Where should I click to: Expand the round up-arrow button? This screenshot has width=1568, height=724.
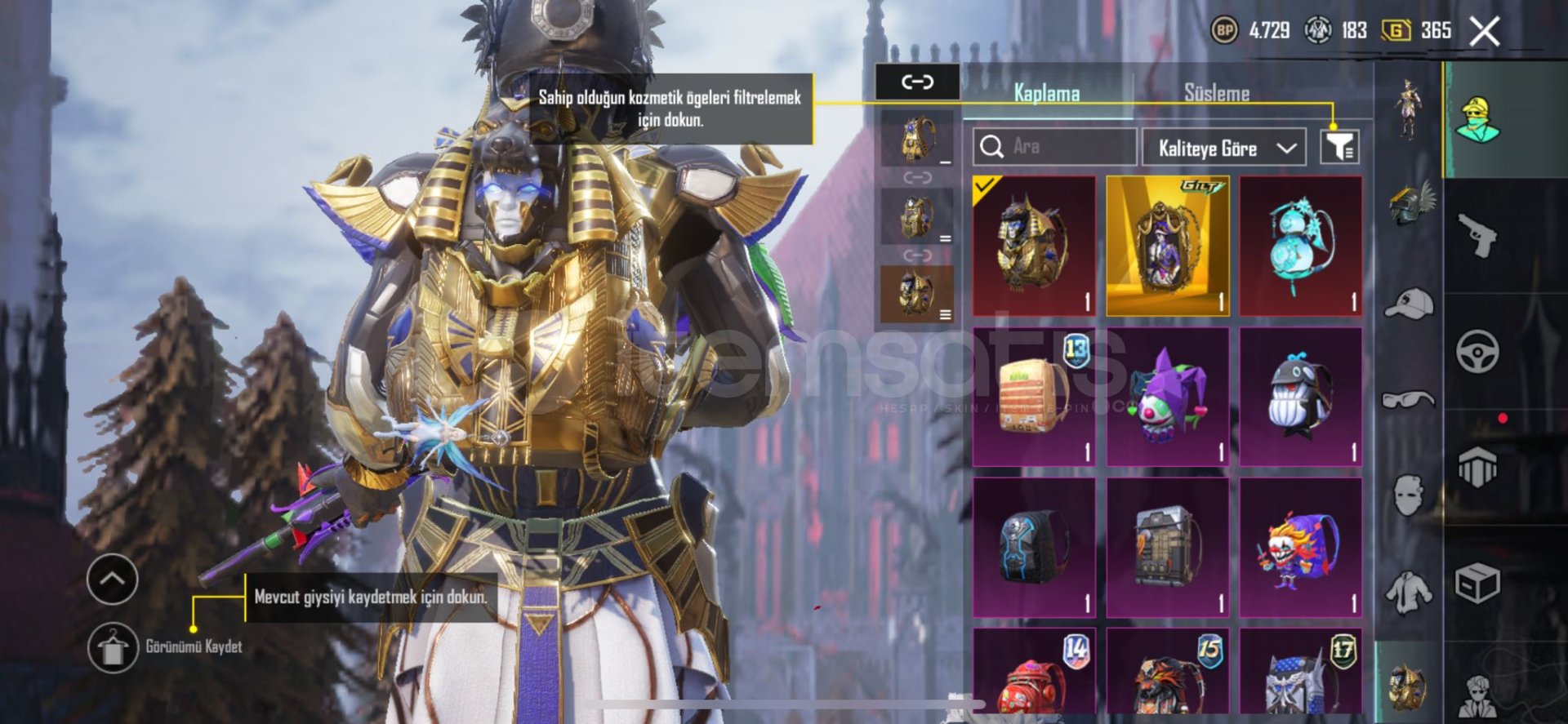tap(112, 580)
